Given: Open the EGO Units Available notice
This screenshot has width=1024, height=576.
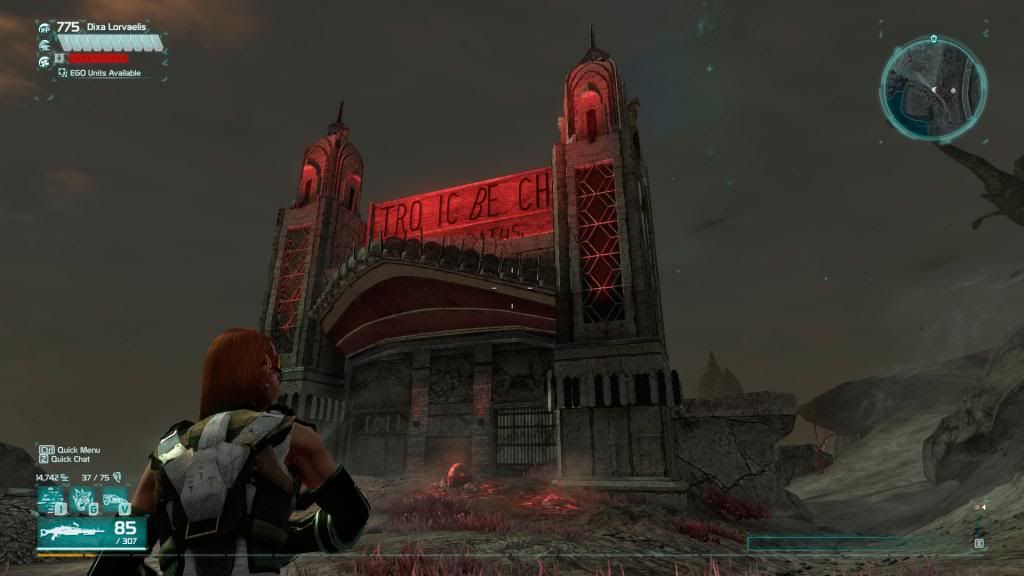Looking at the screenshot, I should [x=99, y=73].
